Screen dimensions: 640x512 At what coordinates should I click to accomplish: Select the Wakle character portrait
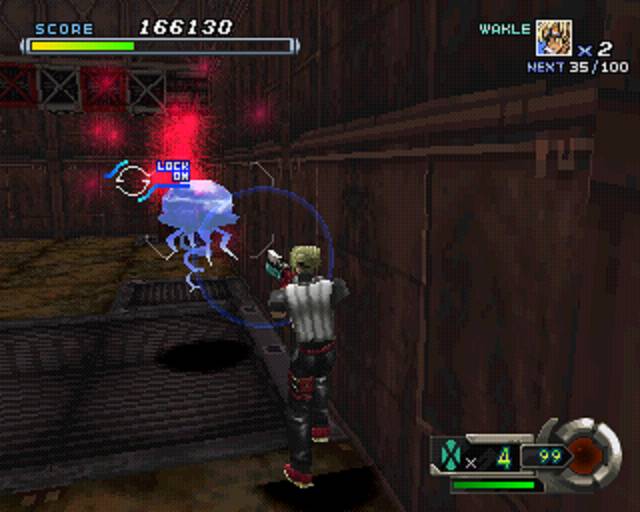pos(552,38)
